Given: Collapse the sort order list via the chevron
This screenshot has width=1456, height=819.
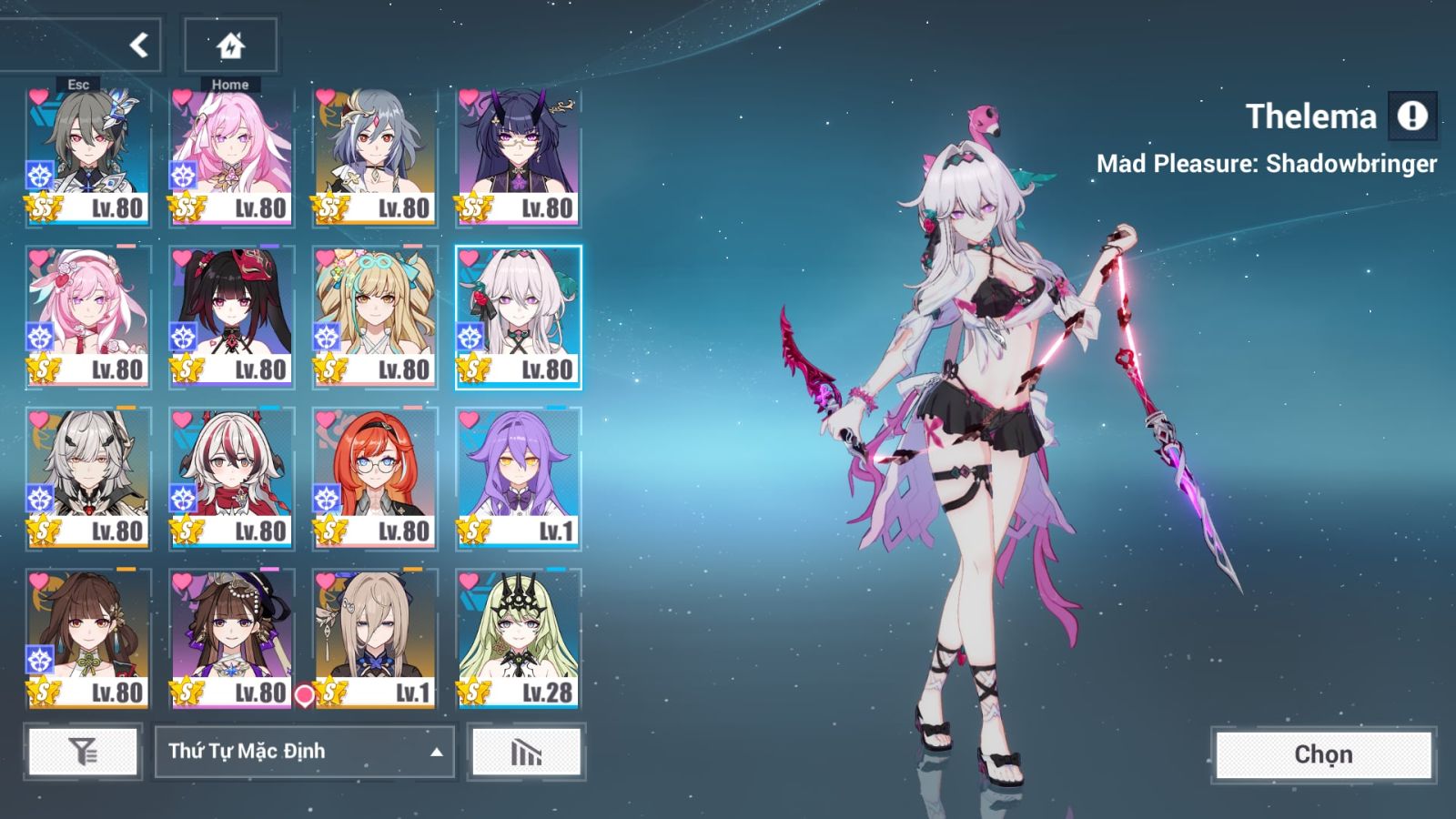Looking at the screenshot, I should 435,753.
